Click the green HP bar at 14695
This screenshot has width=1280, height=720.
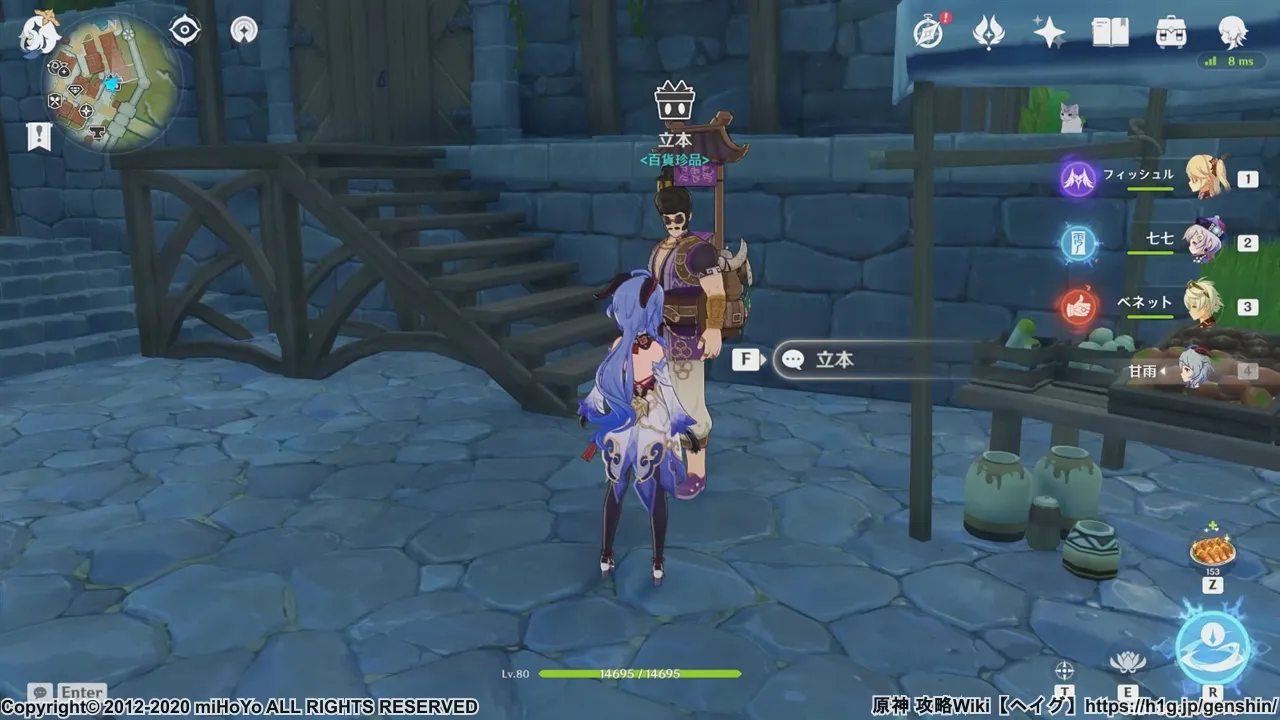click(x=640, y=675)
